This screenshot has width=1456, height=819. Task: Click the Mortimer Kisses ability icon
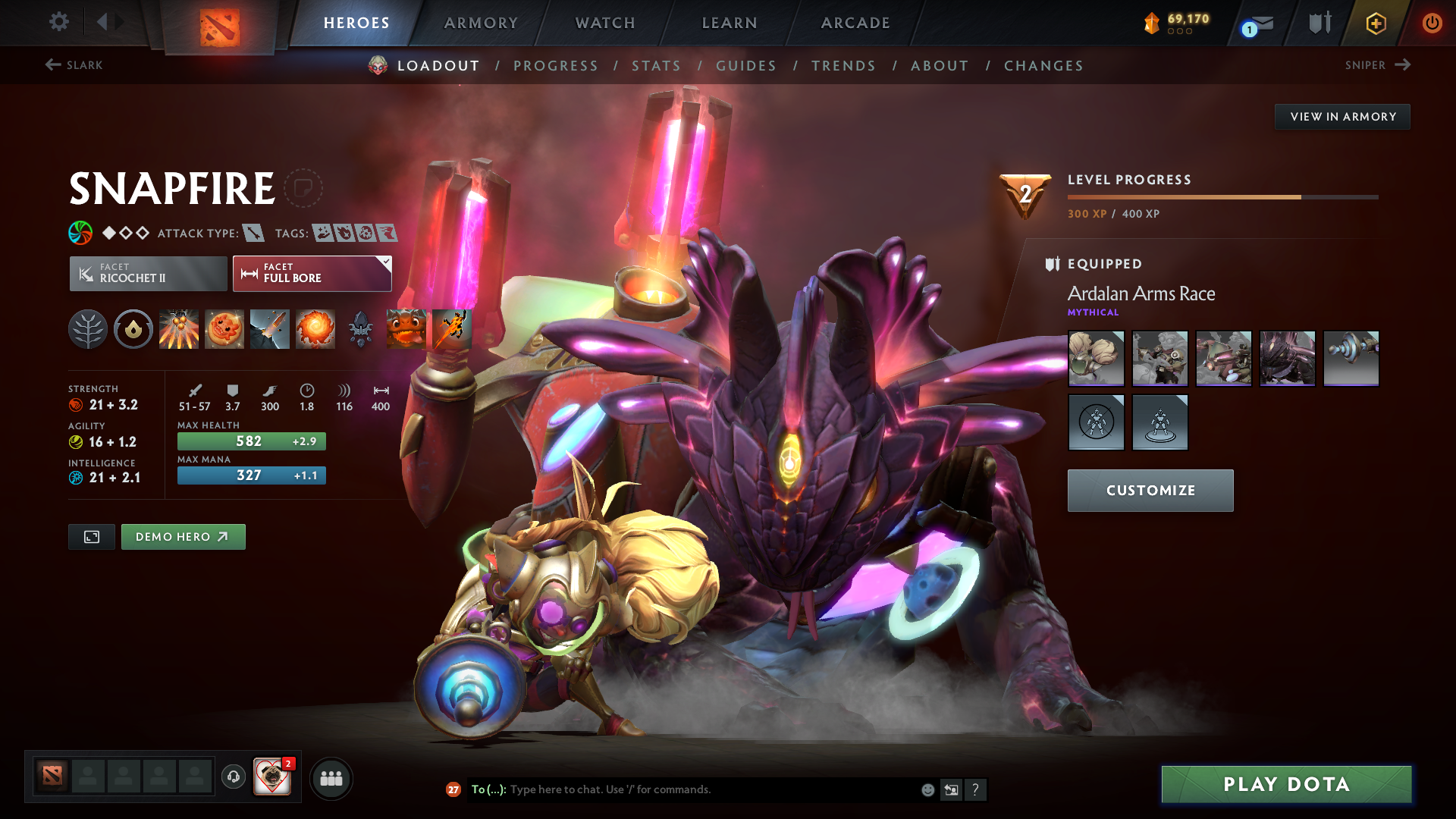click(315, 328)
